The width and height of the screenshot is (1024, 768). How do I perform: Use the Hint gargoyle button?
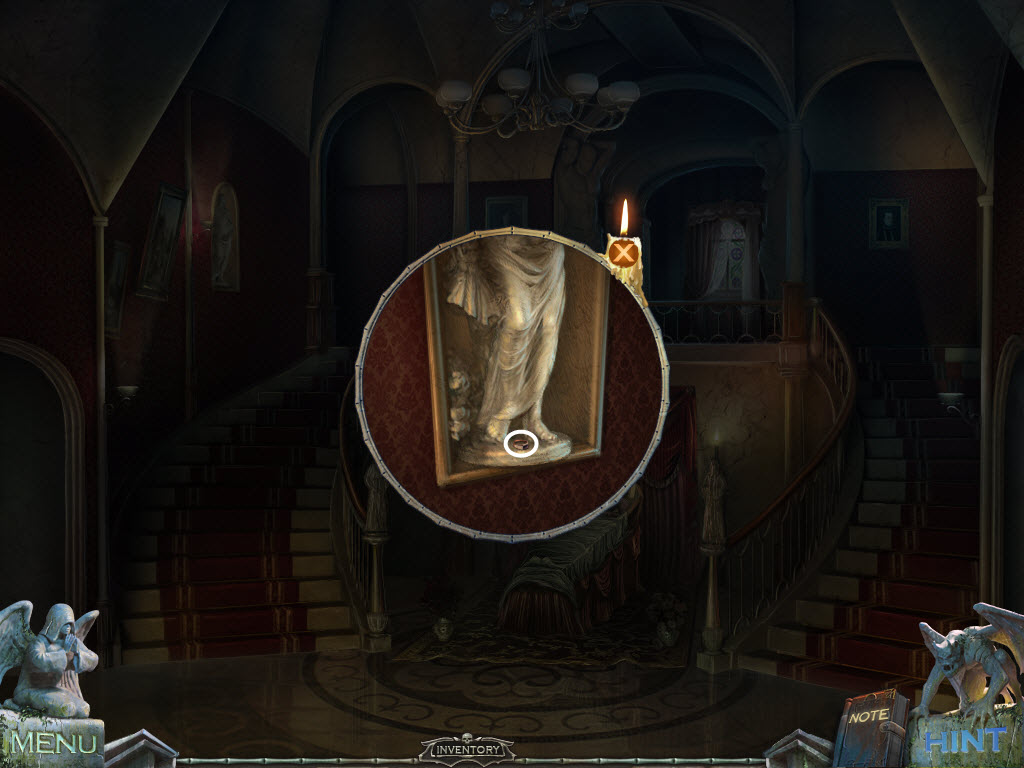click(x=965, y=740)
